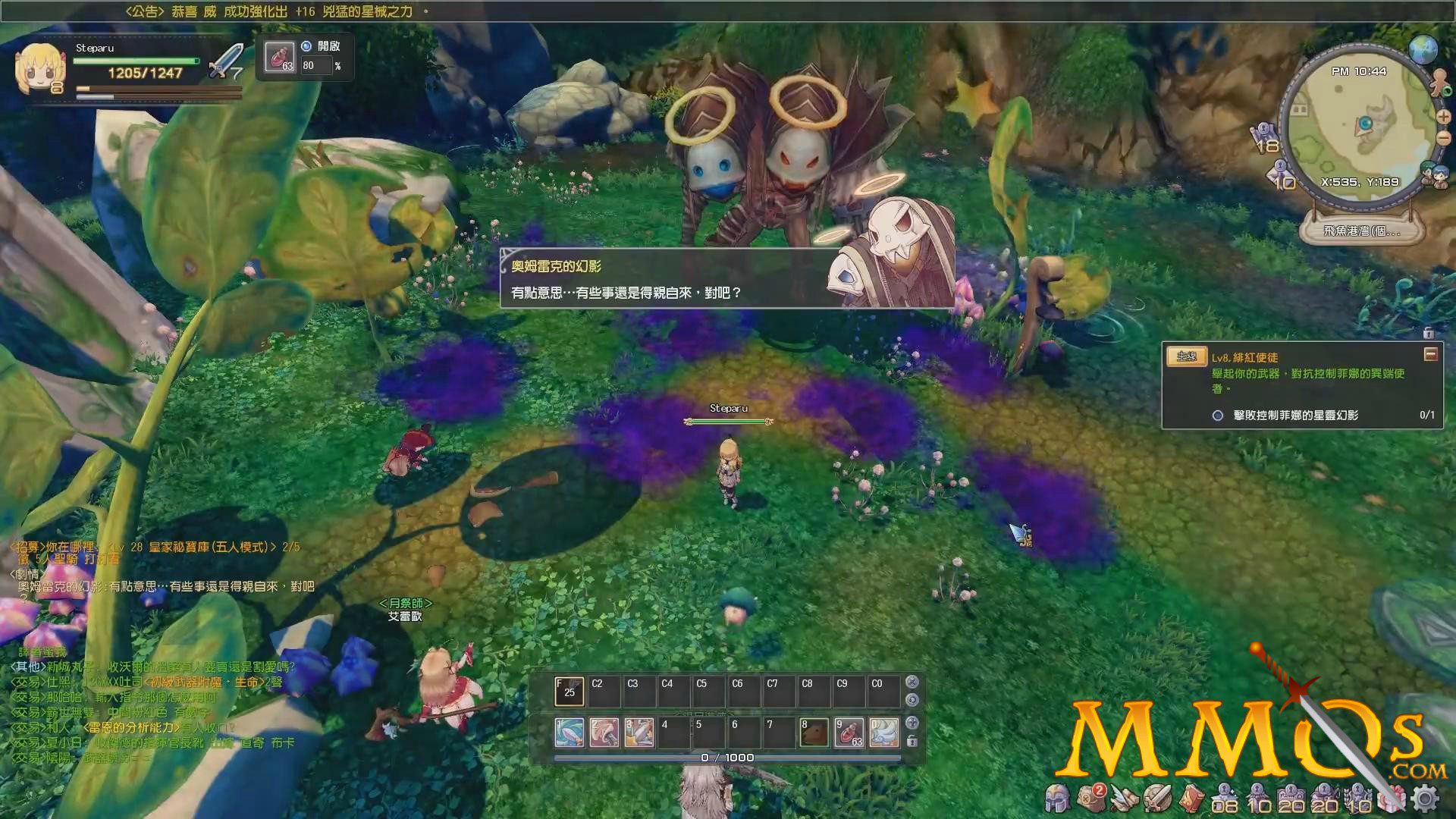Image resolution: width=1456 pixels, height=819 pixels.
Task: Click the F quickslot holding 25 potions
Action: 570,690
